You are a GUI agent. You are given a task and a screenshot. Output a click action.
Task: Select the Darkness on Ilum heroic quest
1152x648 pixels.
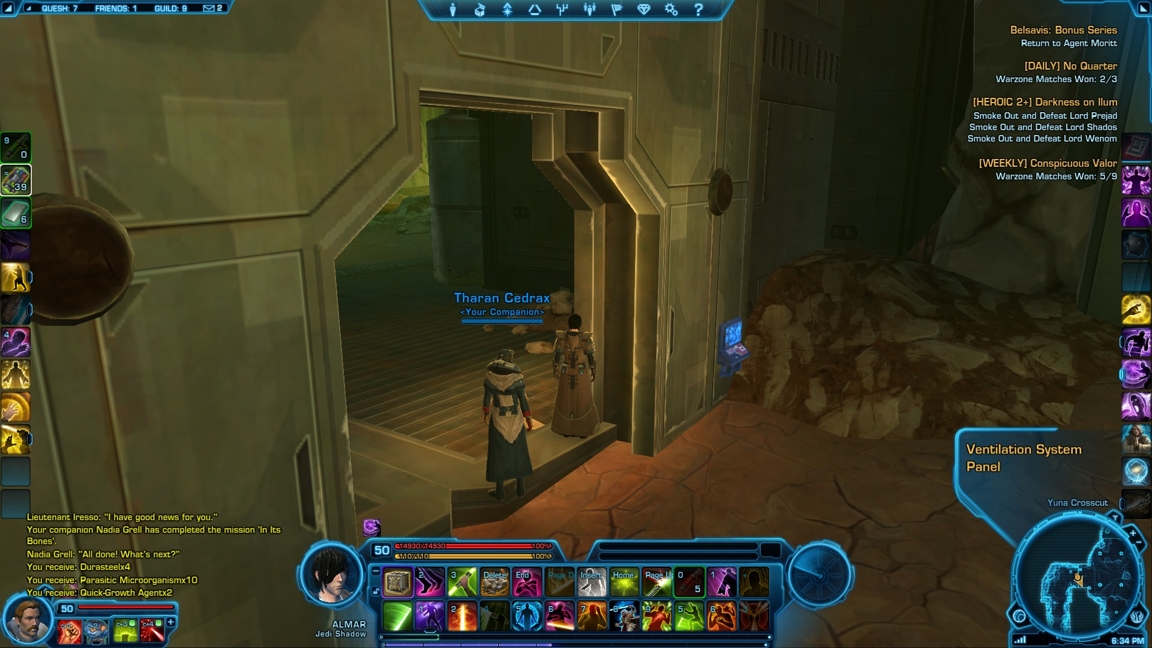pos(1044,102)
